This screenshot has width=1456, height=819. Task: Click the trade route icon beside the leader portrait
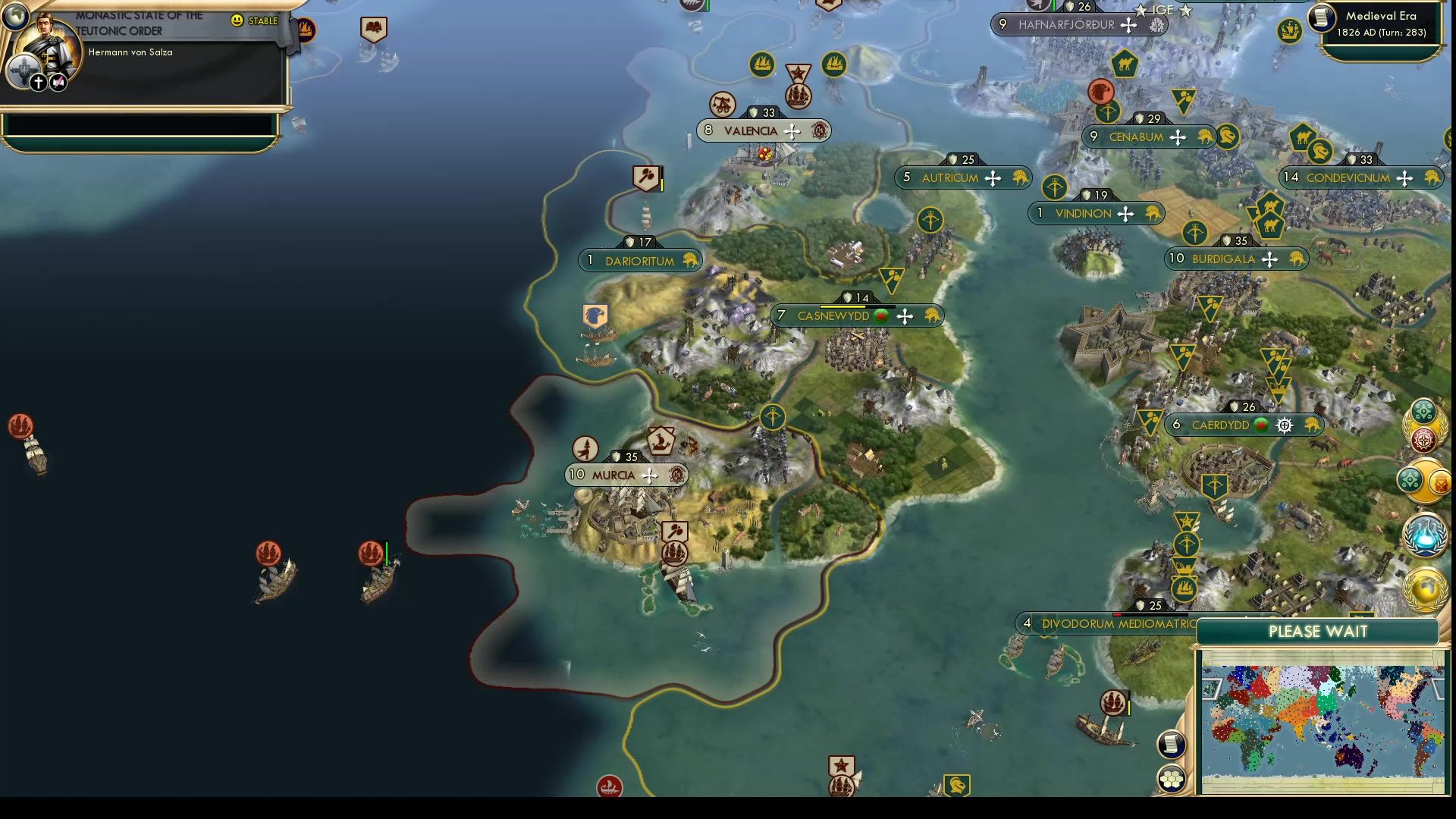[58, 82]
